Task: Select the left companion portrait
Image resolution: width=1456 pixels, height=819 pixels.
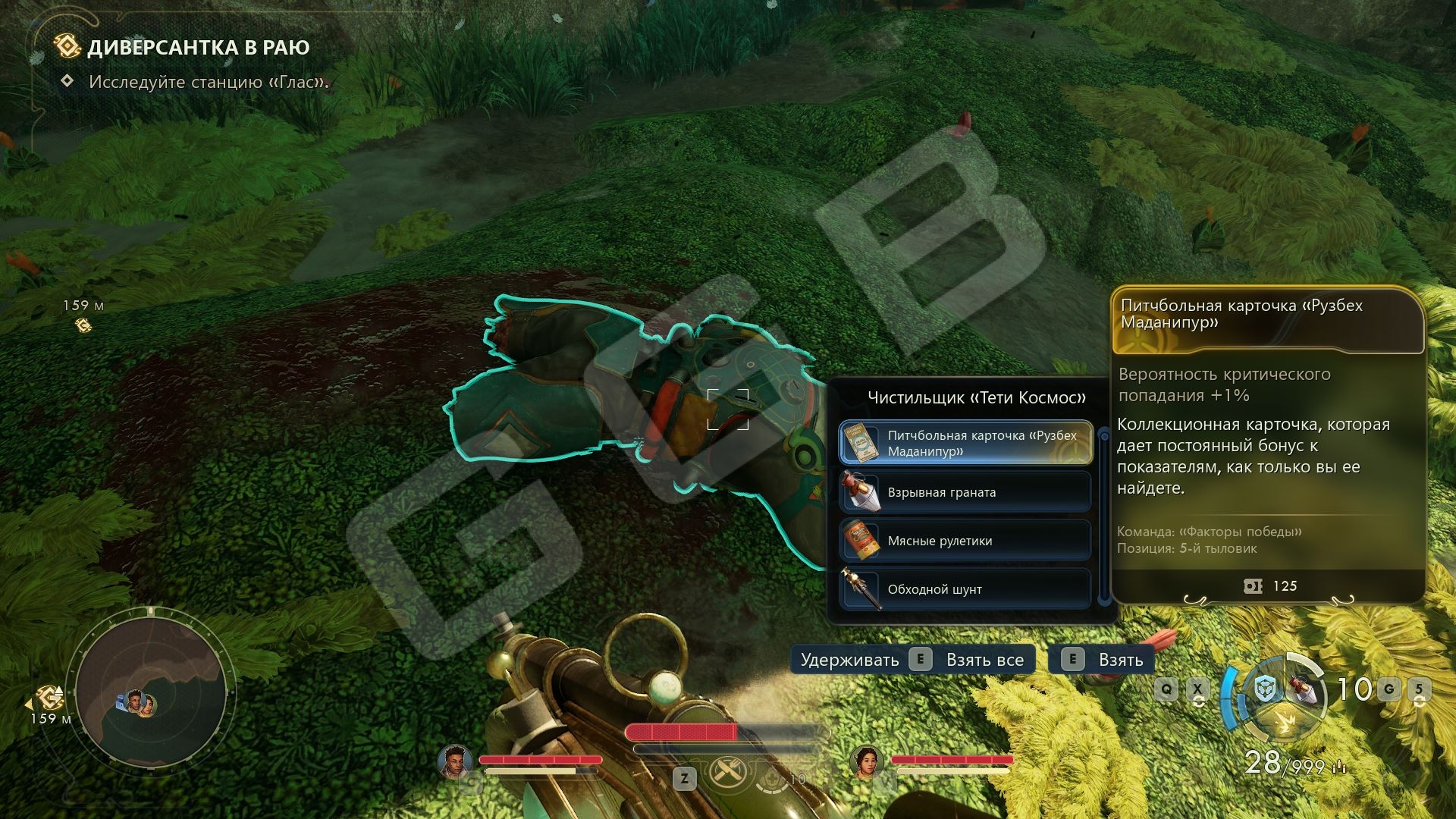Action: pyautogui.click(x=454, y=761)
